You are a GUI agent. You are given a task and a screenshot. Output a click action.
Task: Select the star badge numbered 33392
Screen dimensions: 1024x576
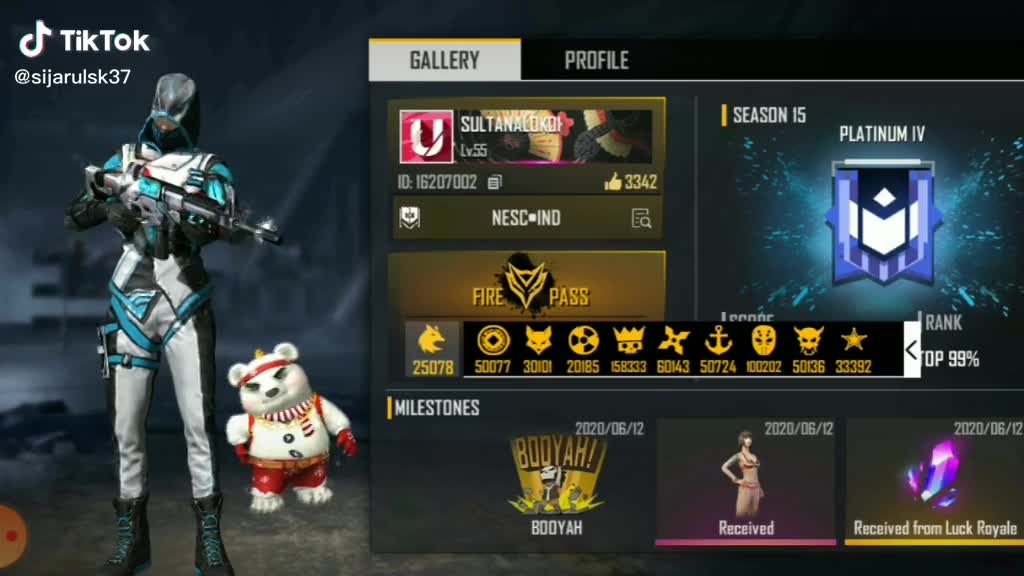(852, 349)
